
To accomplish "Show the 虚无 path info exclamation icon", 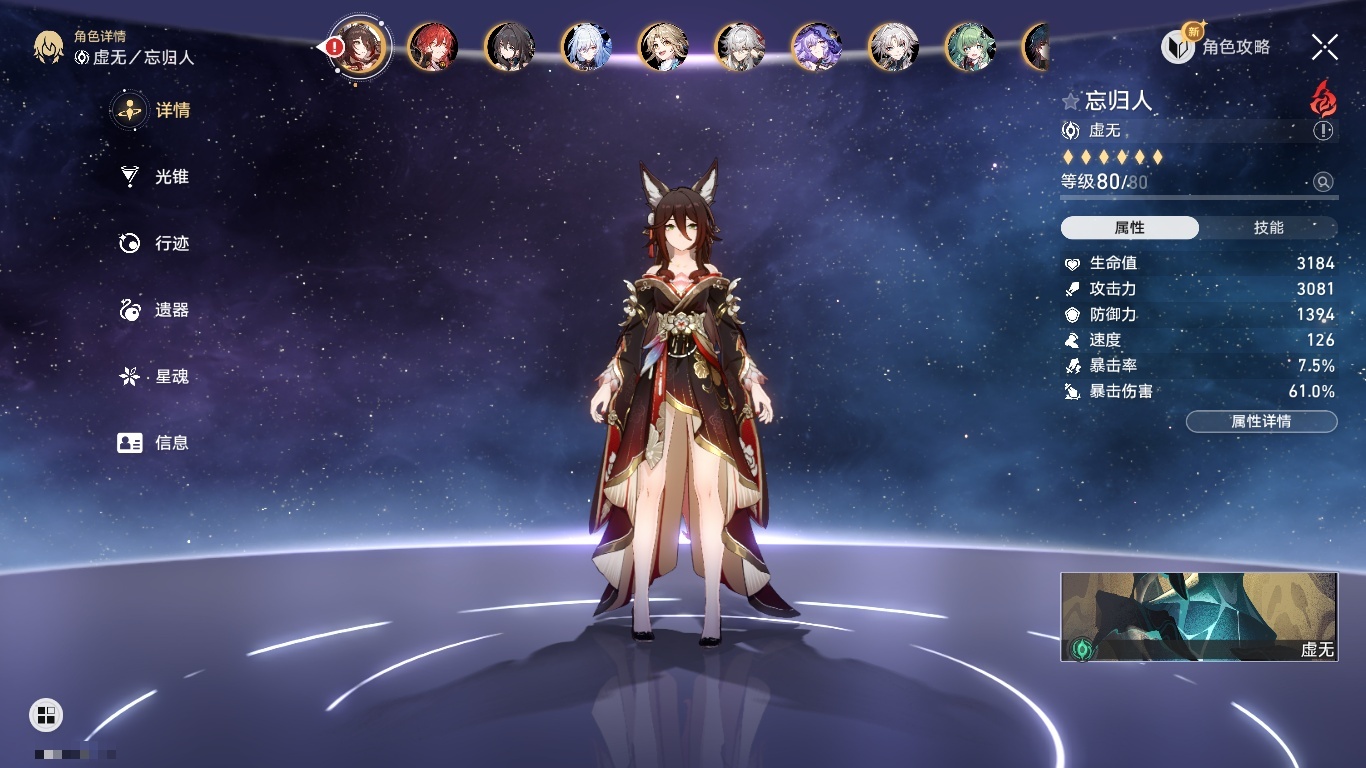I will click(1323, 131).
